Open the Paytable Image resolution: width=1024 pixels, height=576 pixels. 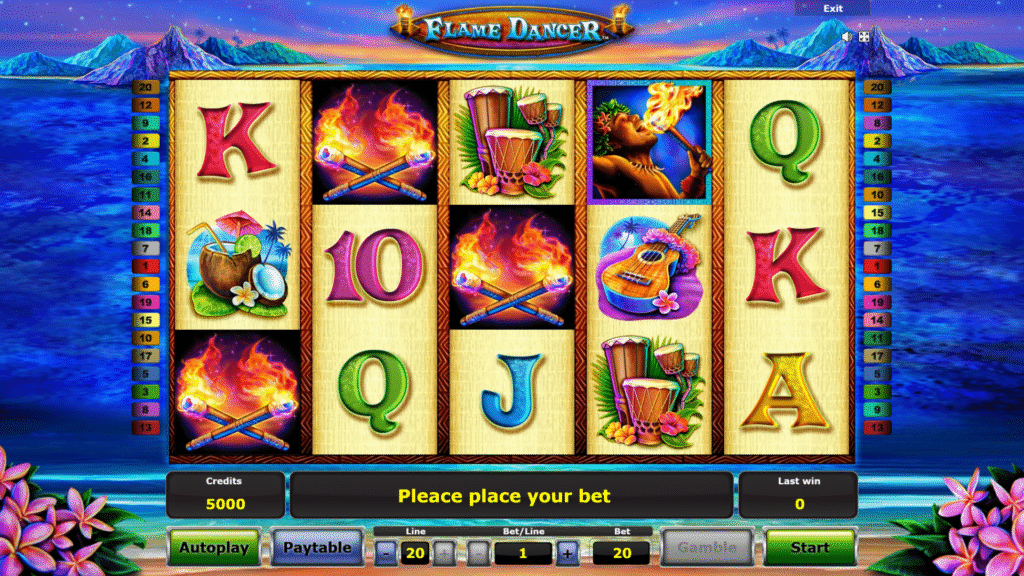(x=317, y=548)
